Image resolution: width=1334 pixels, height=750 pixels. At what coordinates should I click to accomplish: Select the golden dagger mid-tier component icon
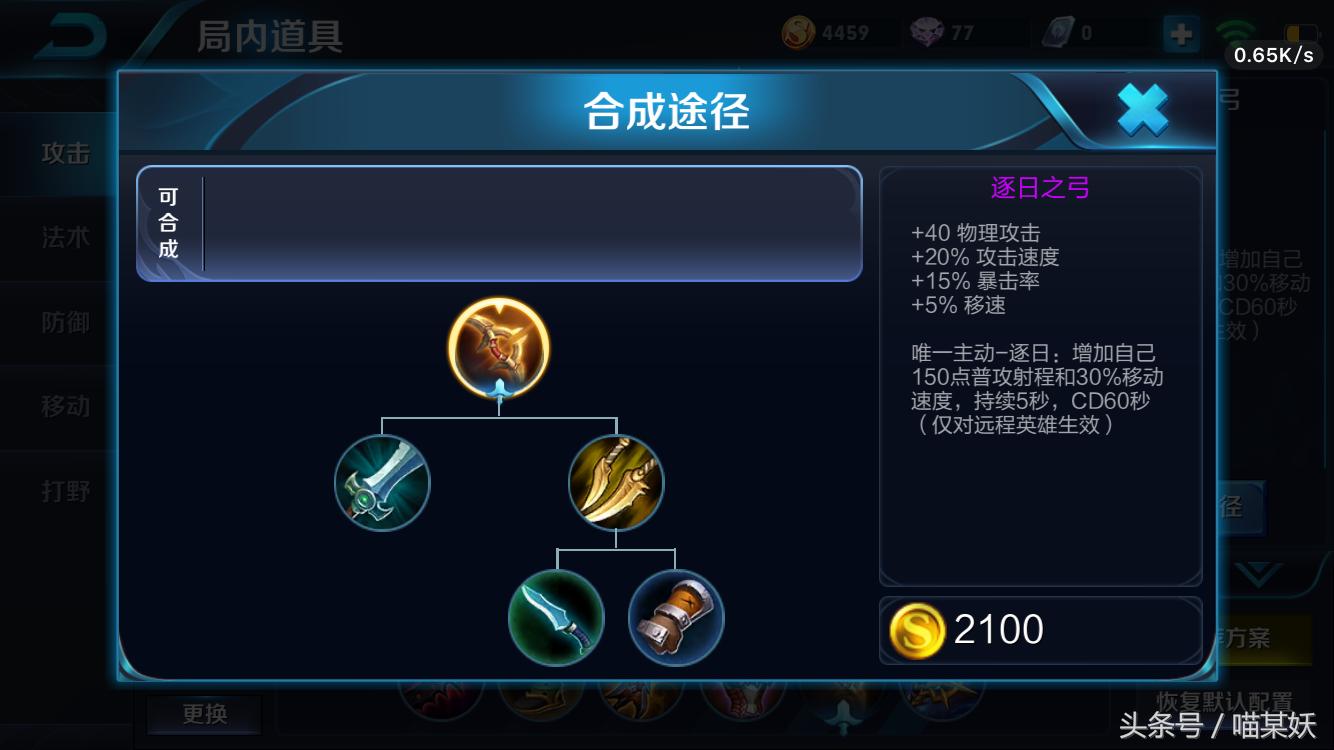coord(616,482)
